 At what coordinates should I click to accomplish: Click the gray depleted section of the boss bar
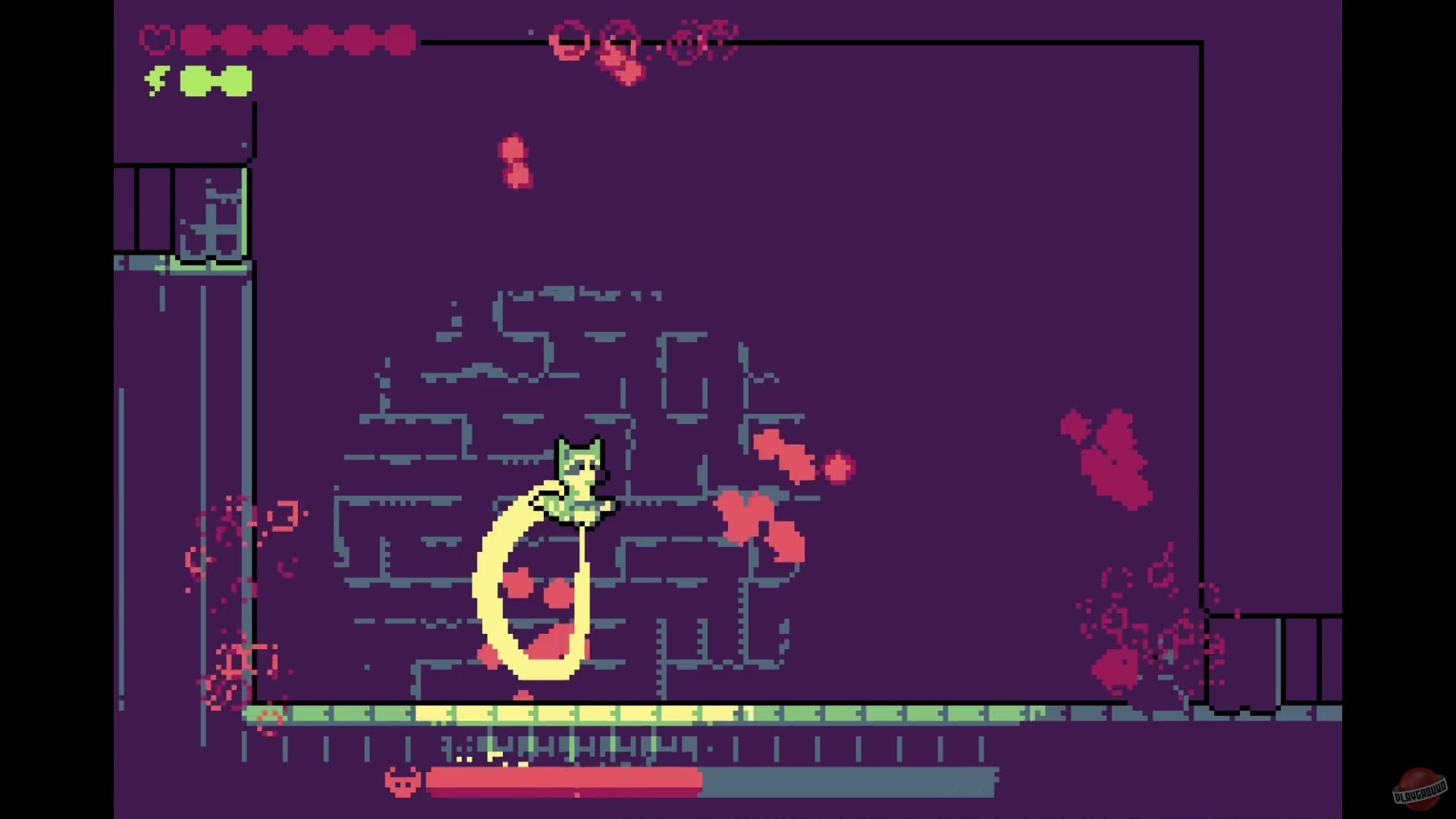(849, 781)
